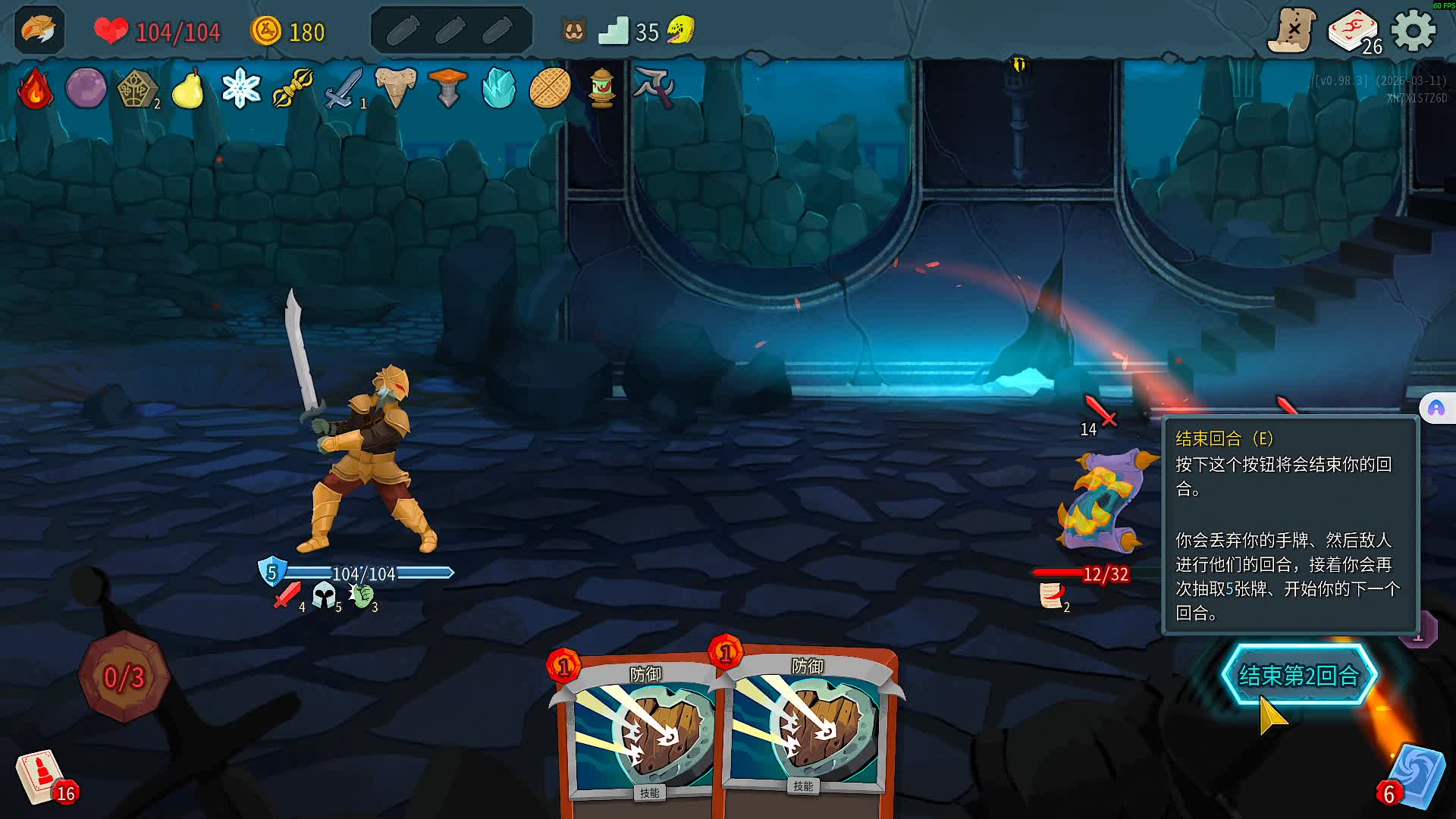Open the blue overlay assistant icon

point(1436,409)
